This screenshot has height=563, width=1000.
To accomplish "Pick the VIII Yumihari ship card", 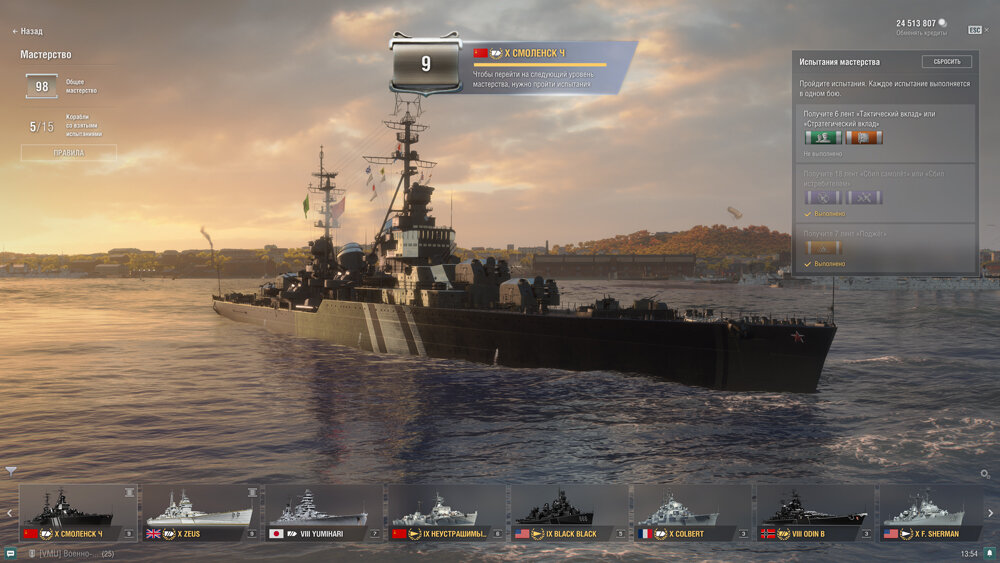I will [x=324, y=513].
